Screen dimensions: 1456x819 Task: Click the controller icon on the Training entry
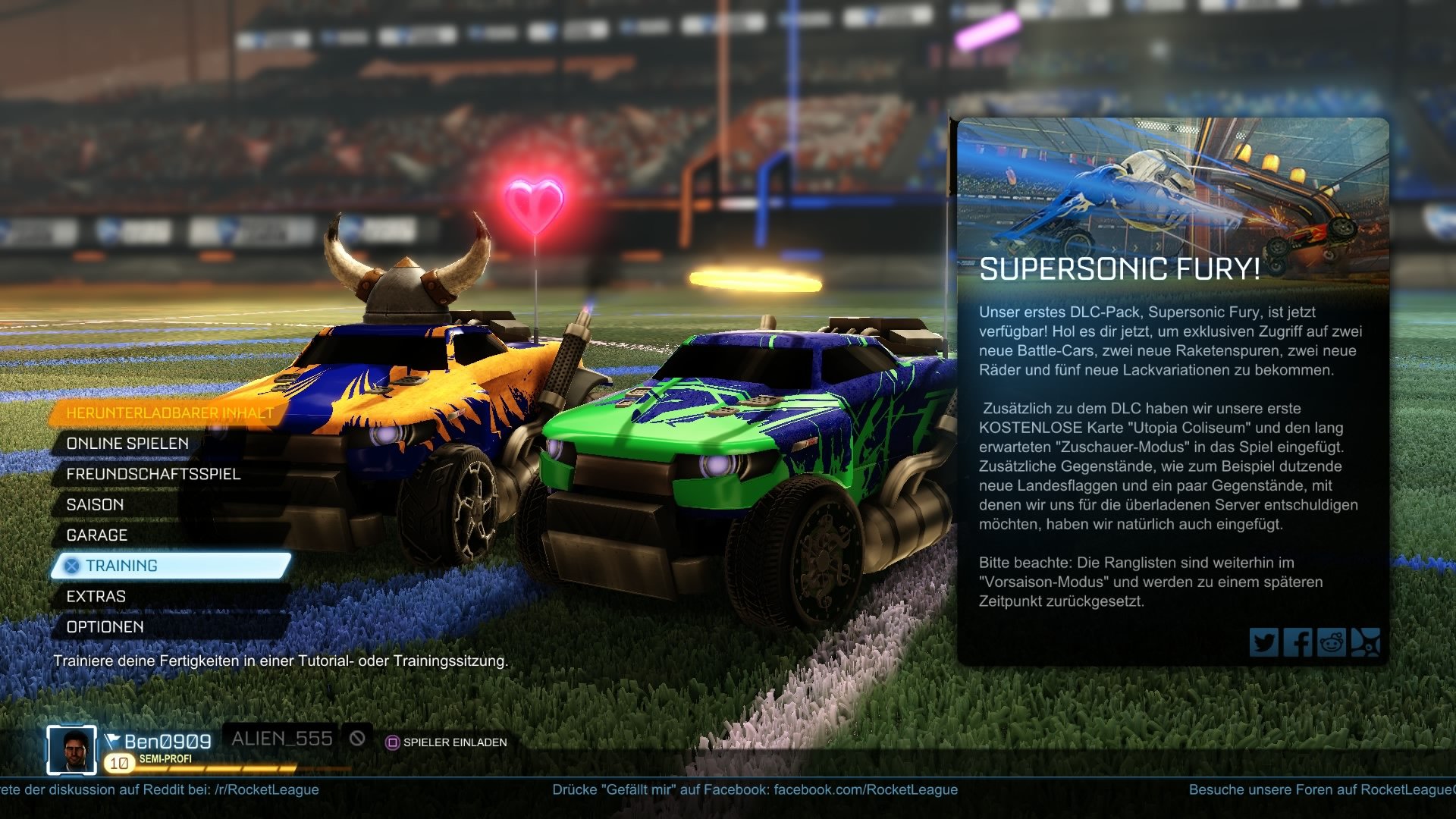[72, 565]
